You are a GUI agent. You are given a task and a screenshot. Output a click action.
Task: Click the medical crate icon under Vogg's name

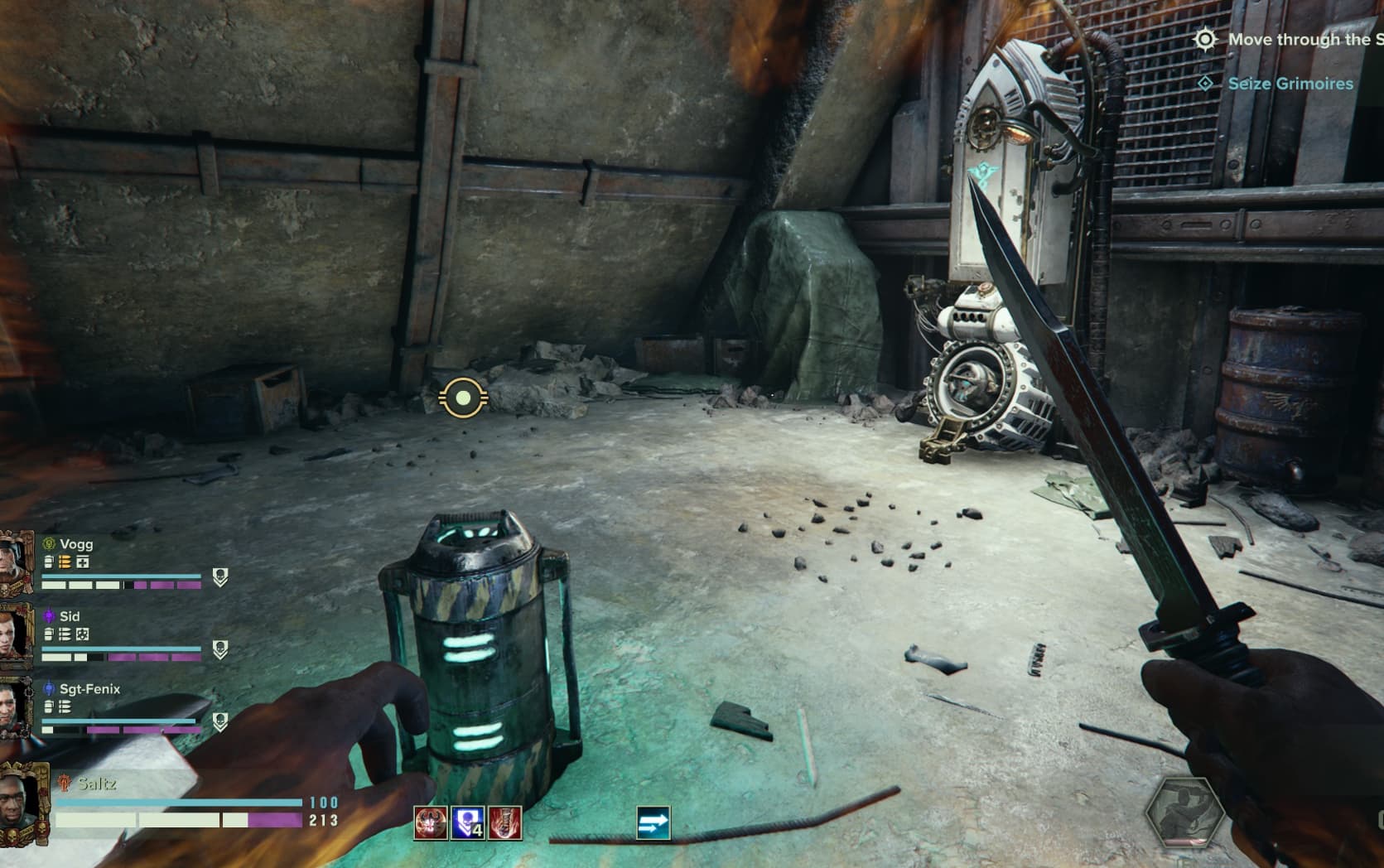83,562
